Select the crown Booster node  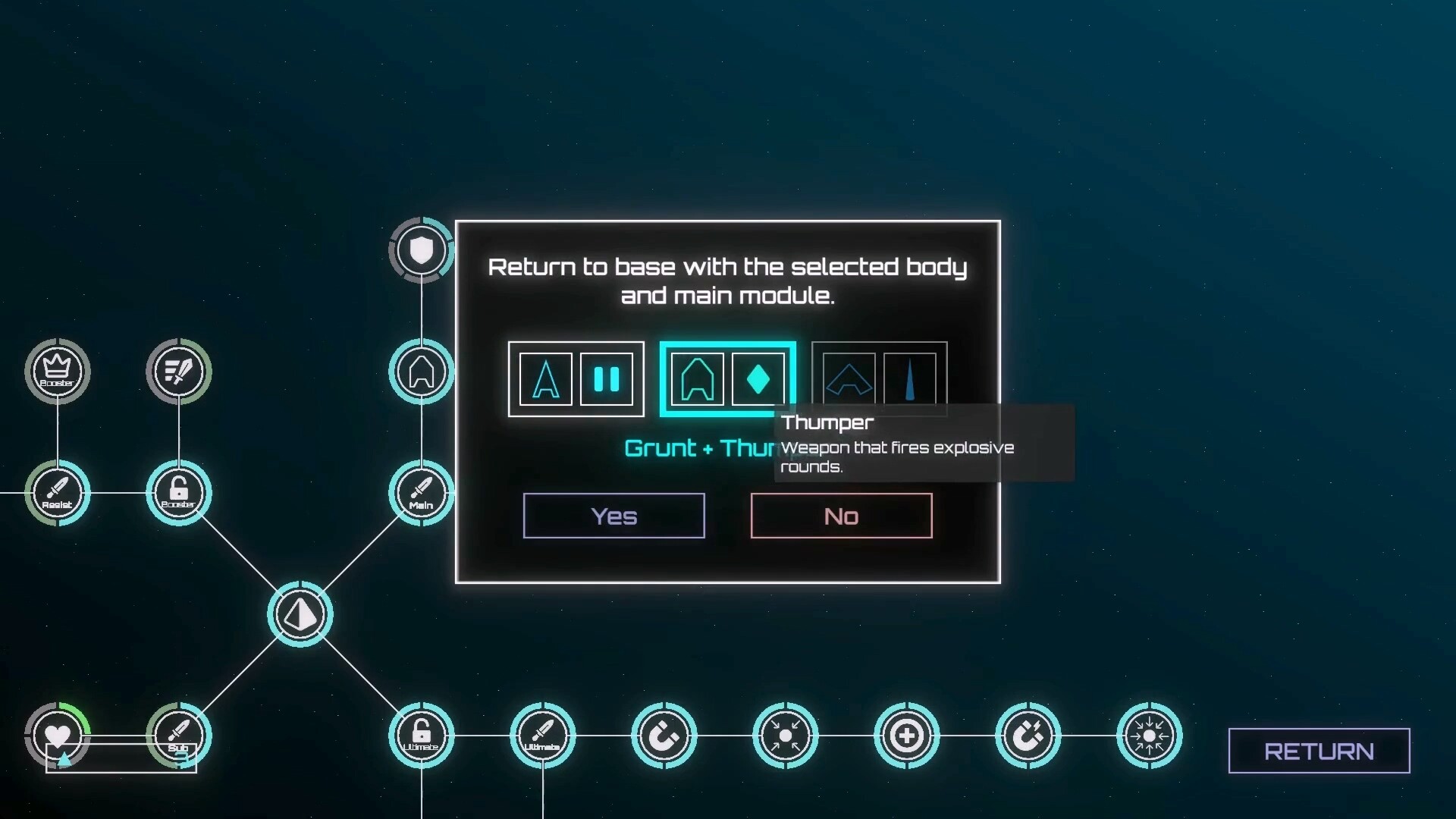tap(57, 370)
